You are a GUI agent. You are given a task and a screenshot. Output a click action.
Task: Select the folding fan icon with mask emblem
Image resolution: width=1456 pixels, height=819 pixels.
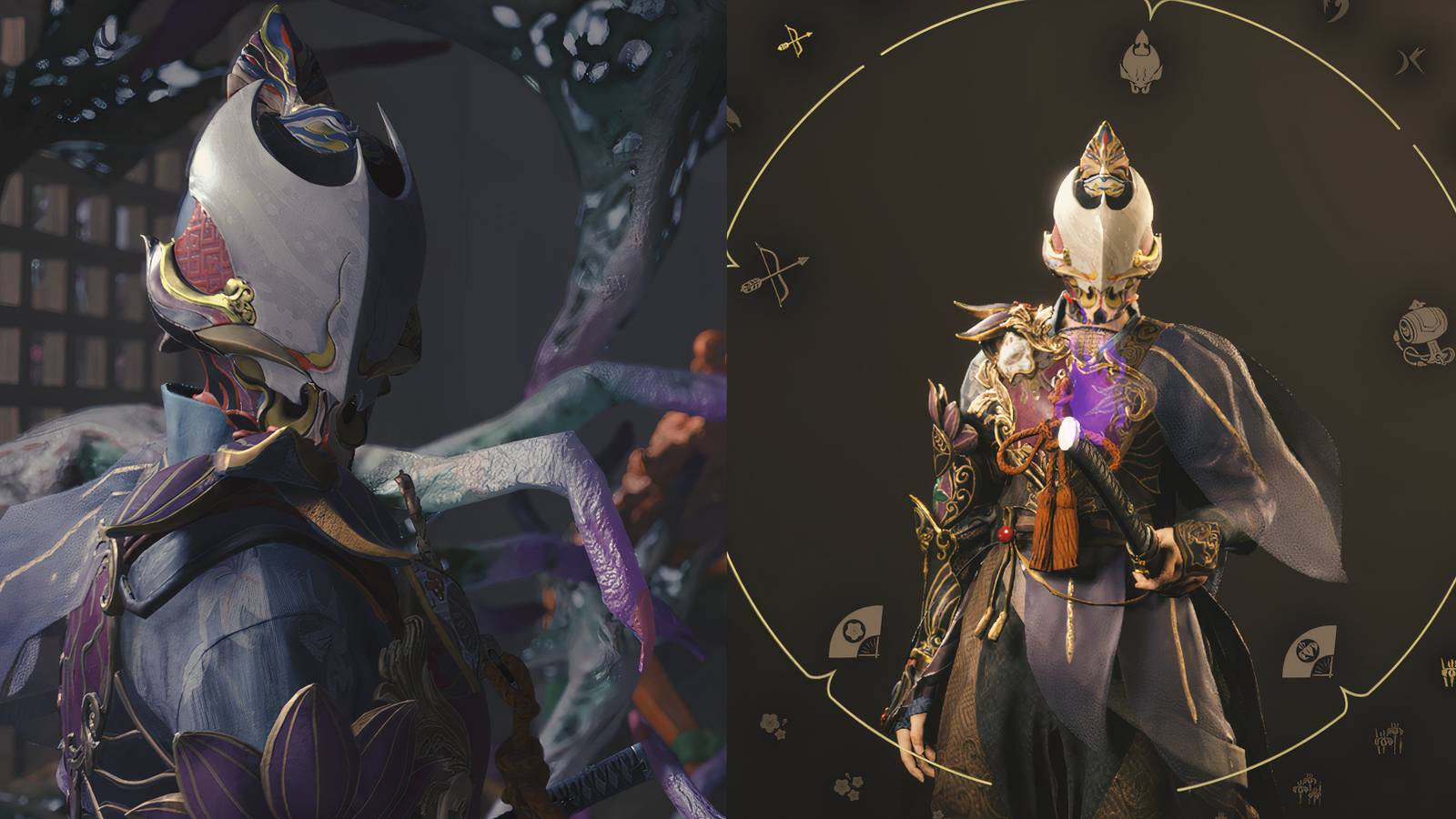(x=1308, y=651)
